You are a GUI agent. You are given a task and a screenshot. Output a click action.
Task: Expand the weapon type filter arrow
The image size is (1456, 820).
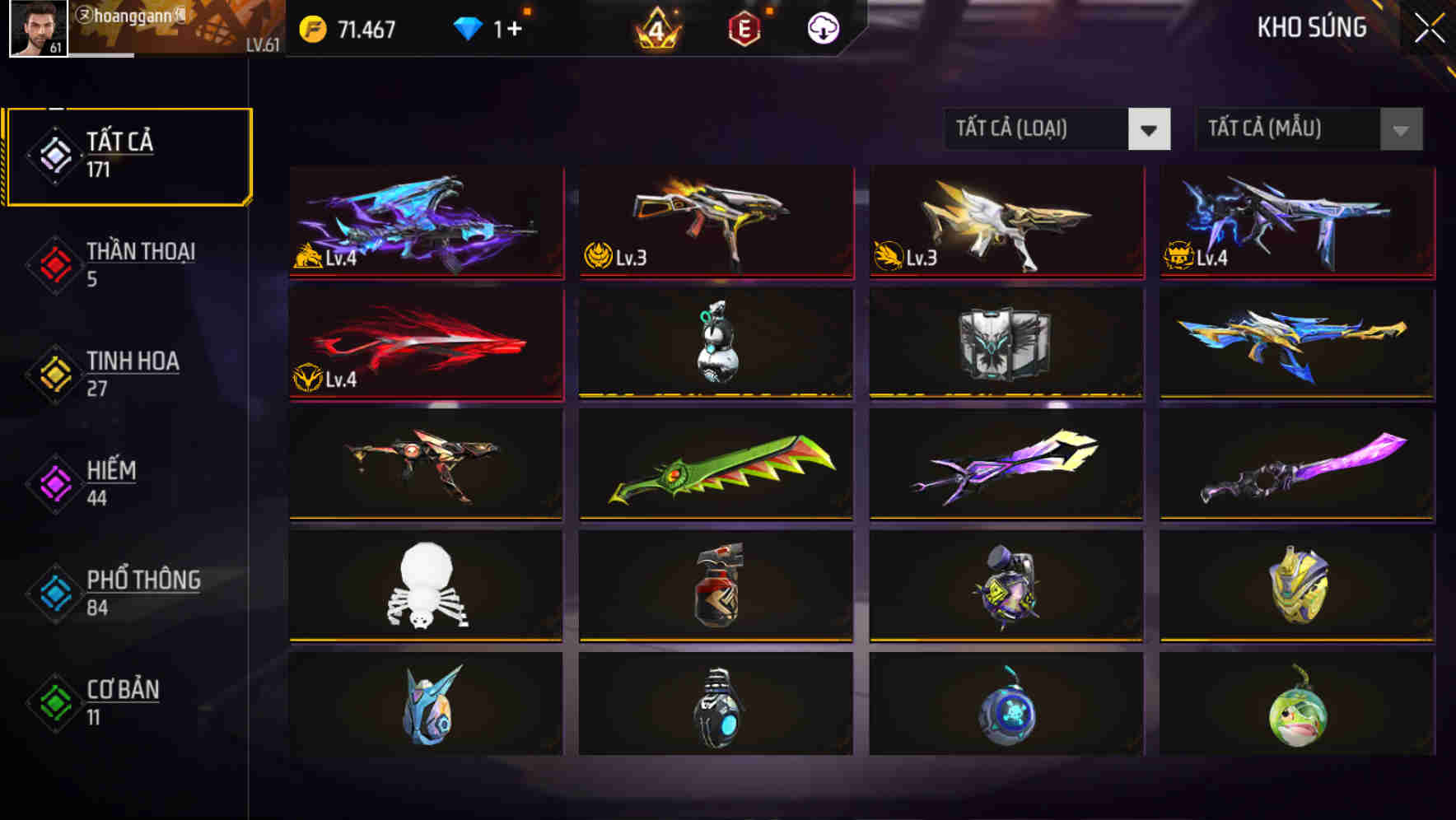point(1151,129)
